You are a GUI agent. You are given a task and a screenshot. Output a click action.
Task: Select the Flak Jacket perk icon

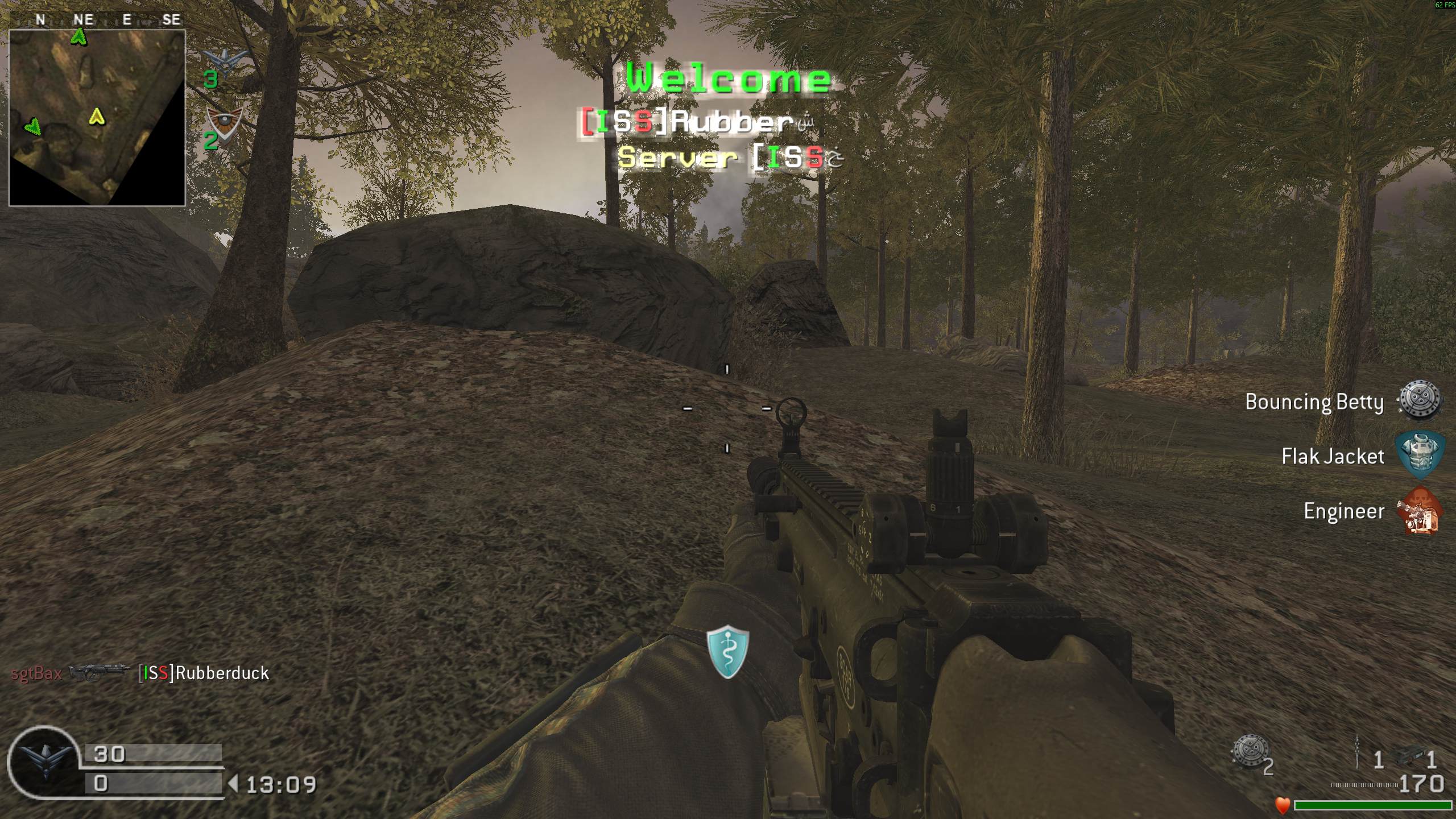click(1420, 454)
